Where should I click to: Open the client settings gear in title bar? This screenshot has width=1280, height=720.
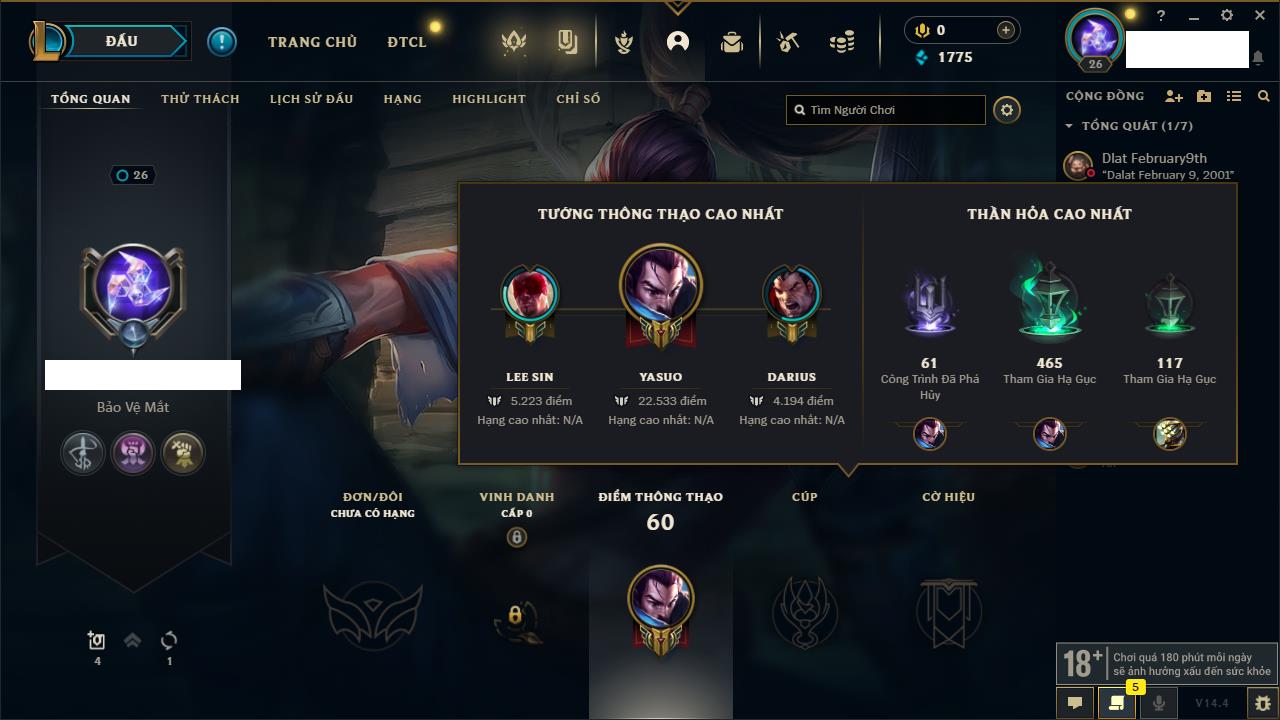click(1227, 15)
